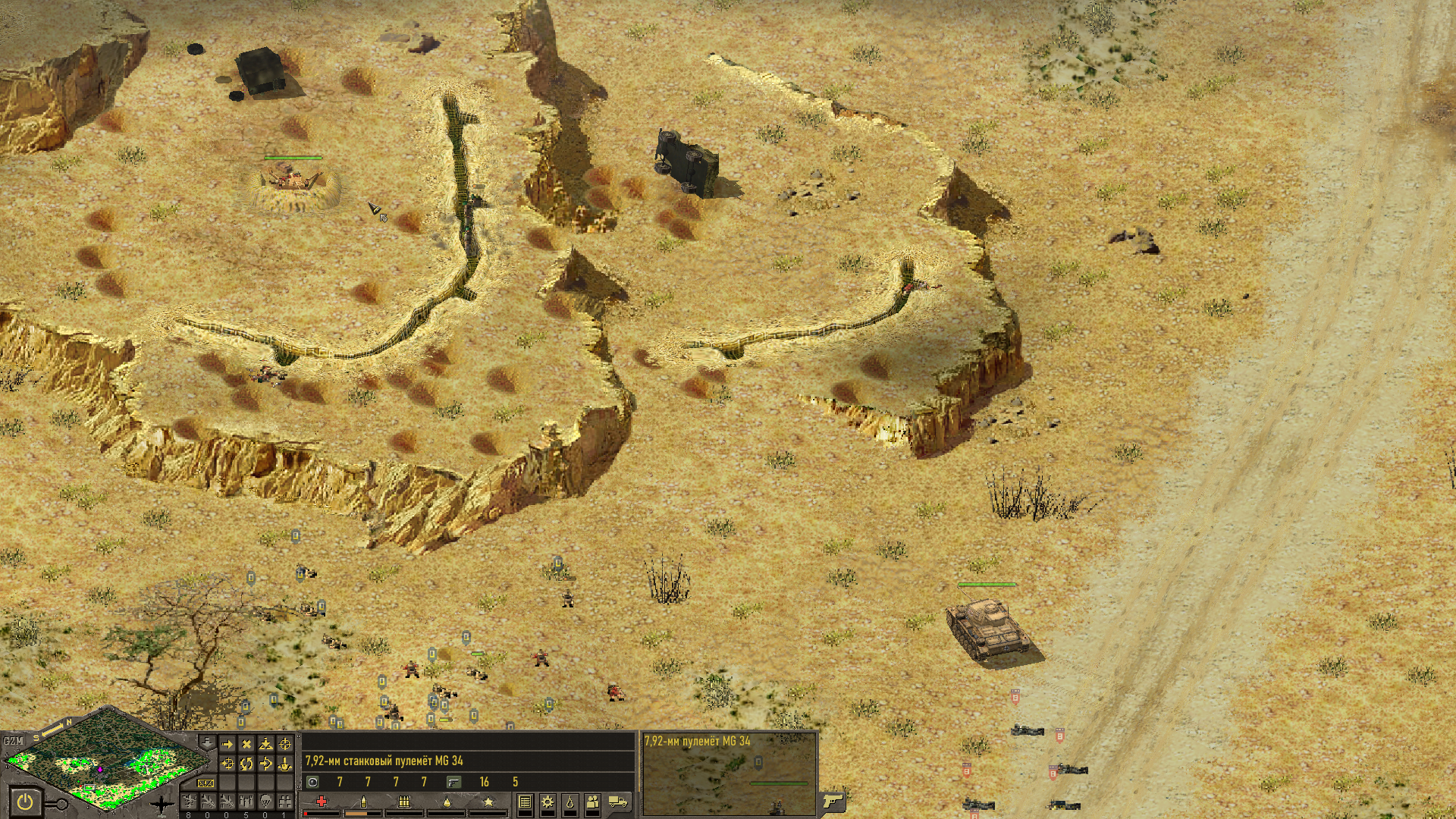Screen dimensions: 1456x819
Task: Show the crew members panel
Action: pyautogui.click(x=593, y=802)
